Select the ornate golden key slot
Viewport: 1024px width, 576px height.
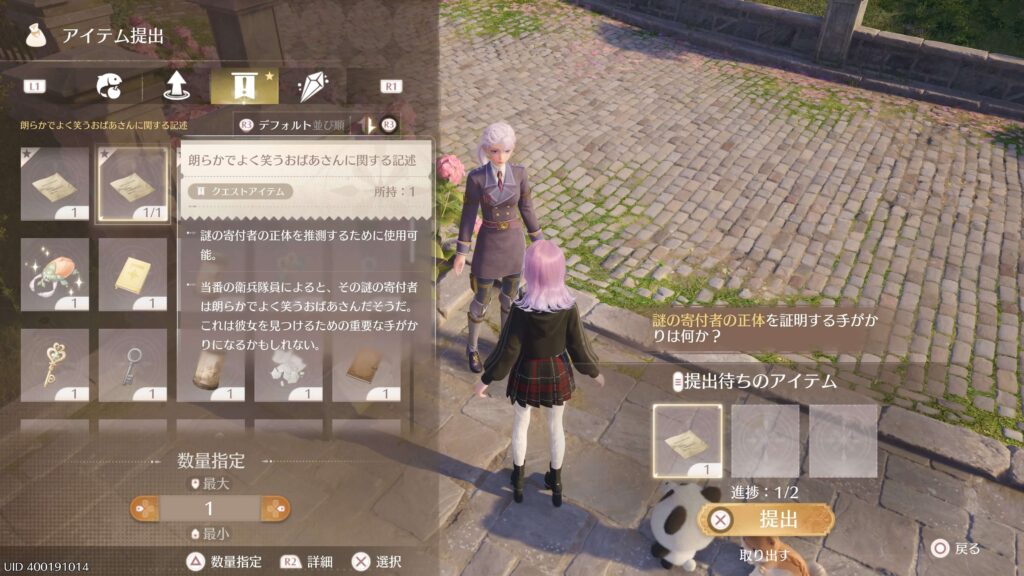55,365
